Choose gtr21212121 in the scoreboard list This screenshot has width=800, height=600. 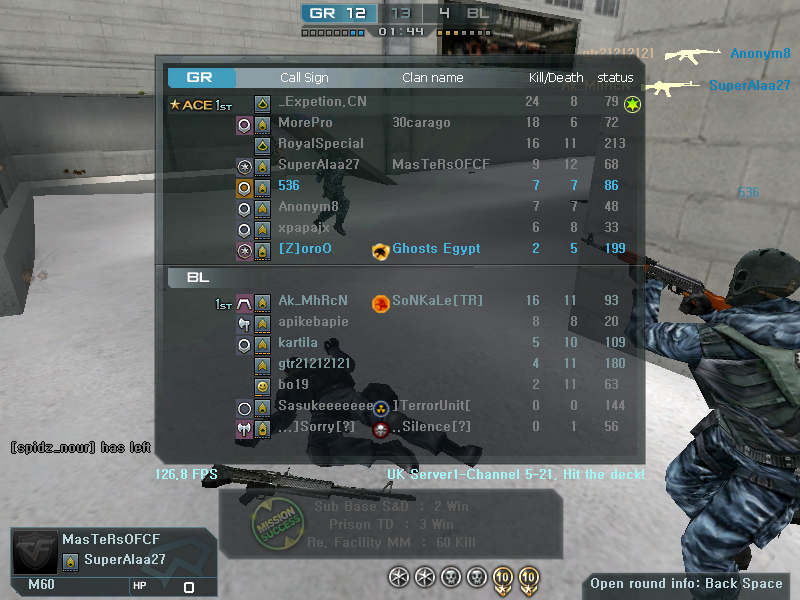pyautogui.click(x=316, y=364)
